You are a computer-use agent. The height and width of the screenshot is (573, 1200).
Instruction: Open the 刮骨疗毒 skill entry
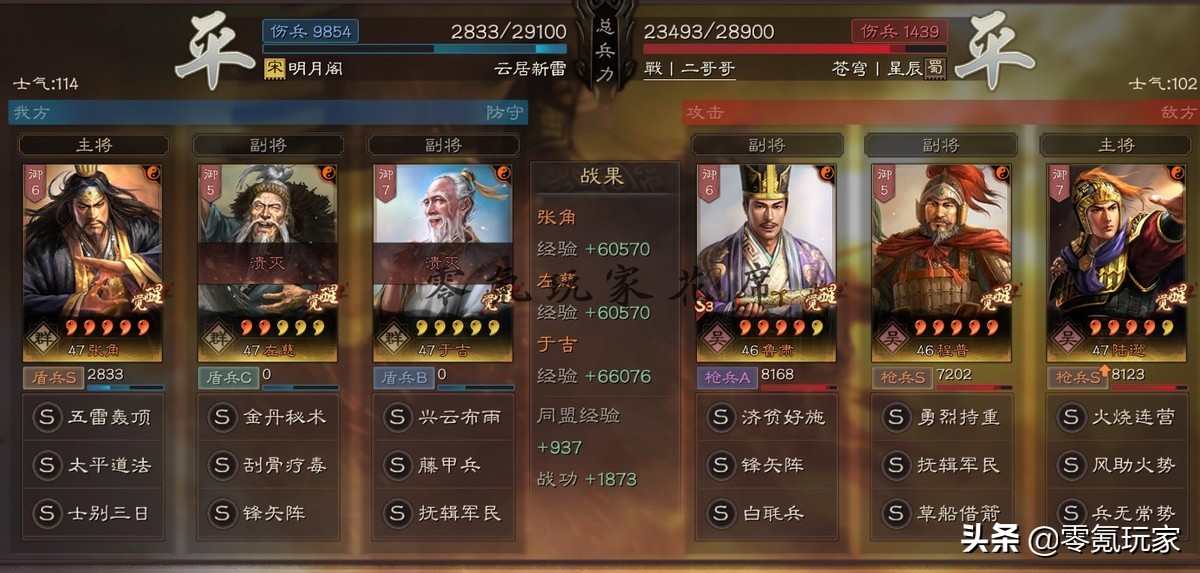[268, 465]
